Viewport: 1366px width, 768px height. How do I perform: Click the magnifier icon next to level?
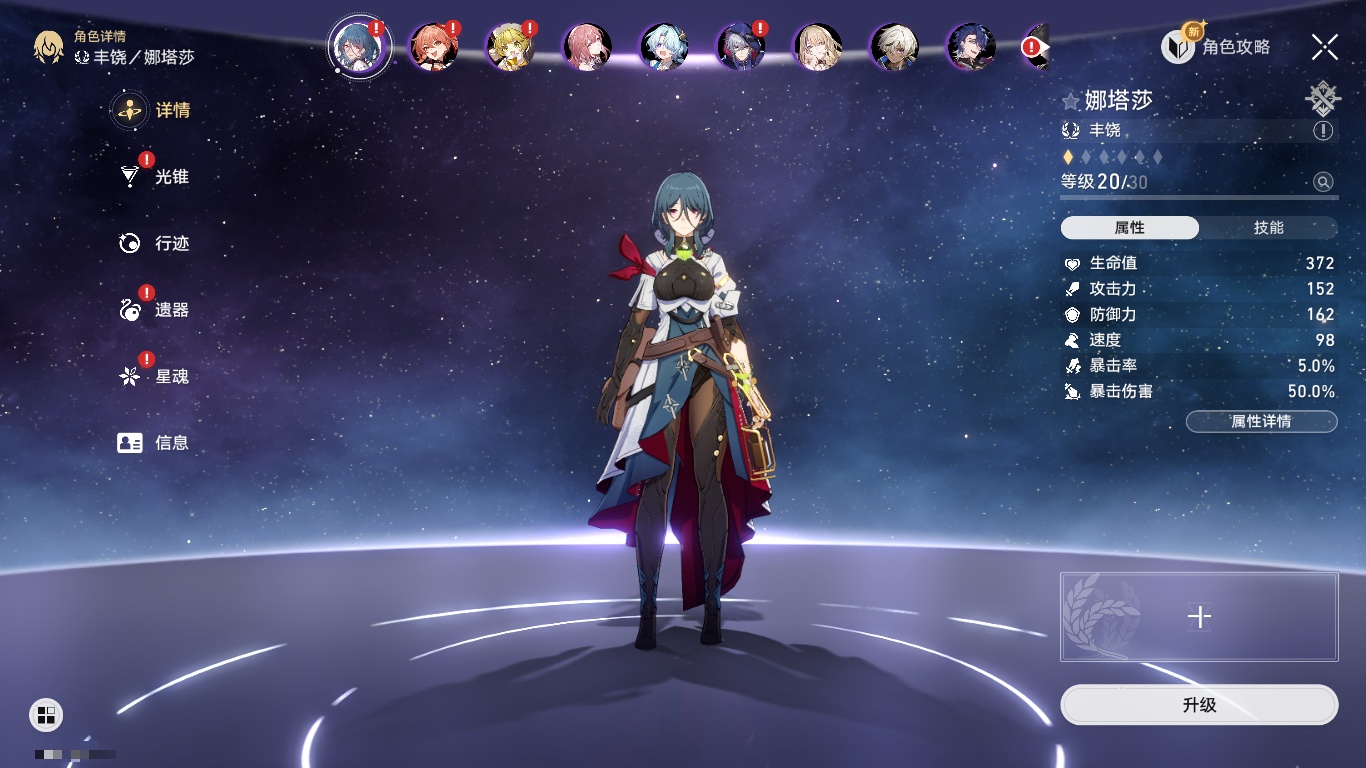click(1323, 182)
